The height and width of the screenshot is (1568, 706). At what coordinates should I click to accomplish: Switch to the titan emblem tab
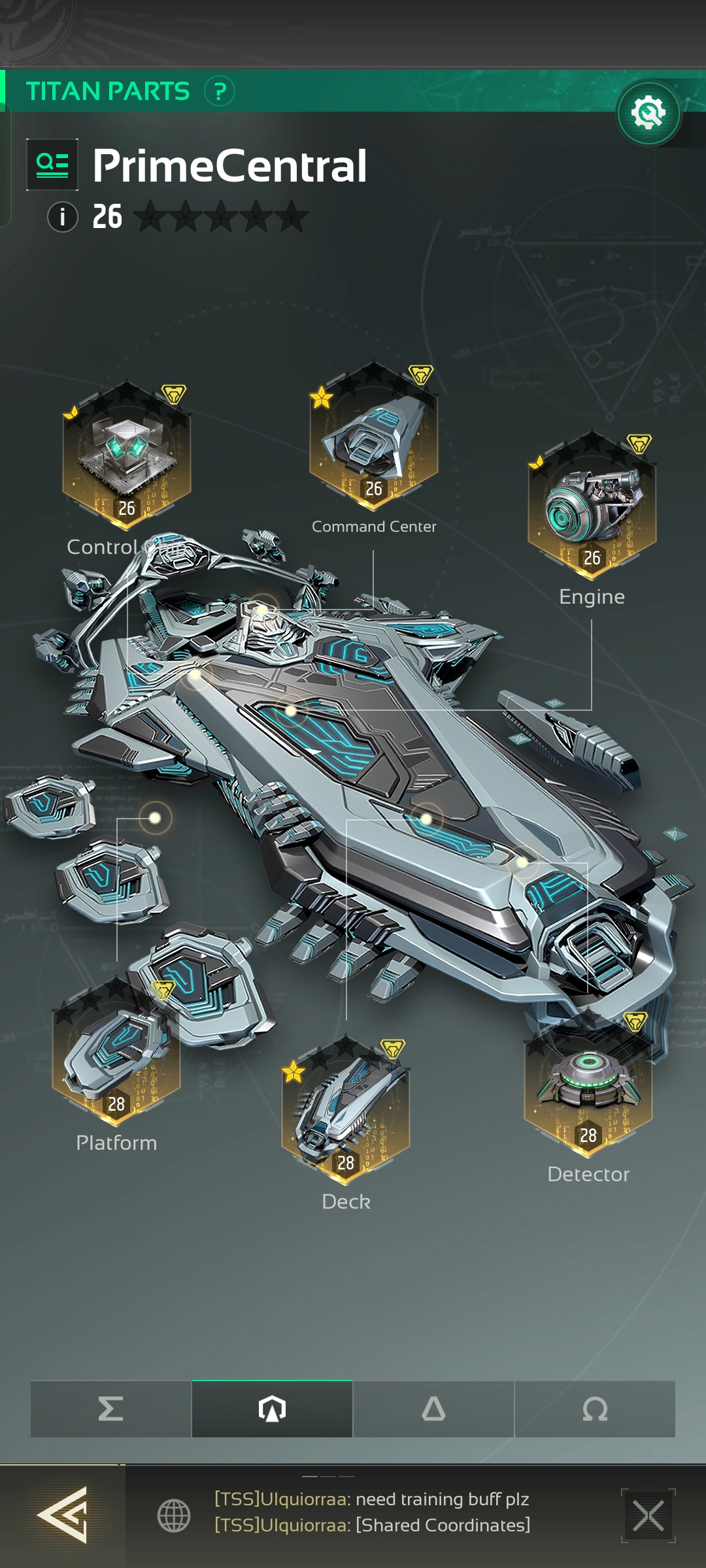tap(272, 1409)
